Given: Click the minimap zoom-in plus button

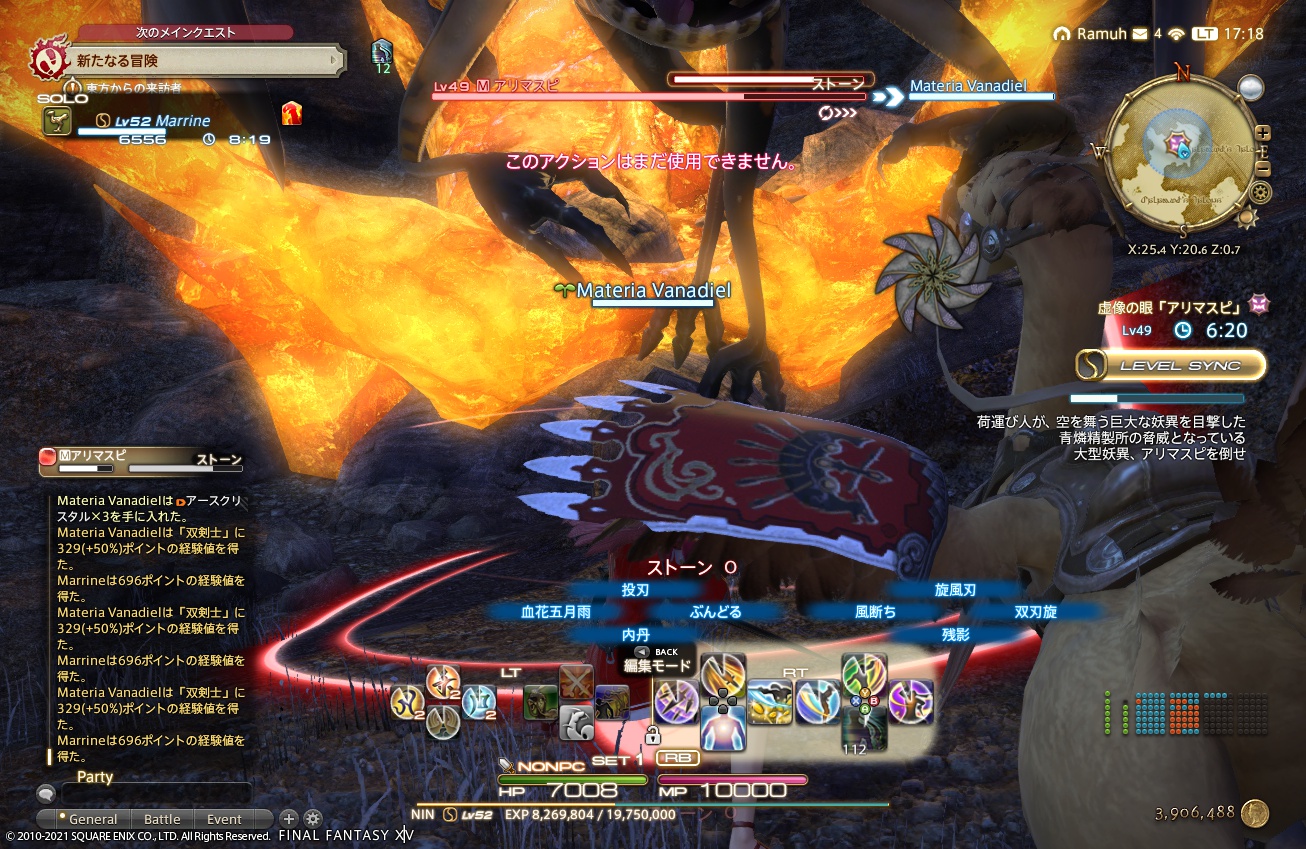Looking at the screenshot, I should tap(1263, 133).
